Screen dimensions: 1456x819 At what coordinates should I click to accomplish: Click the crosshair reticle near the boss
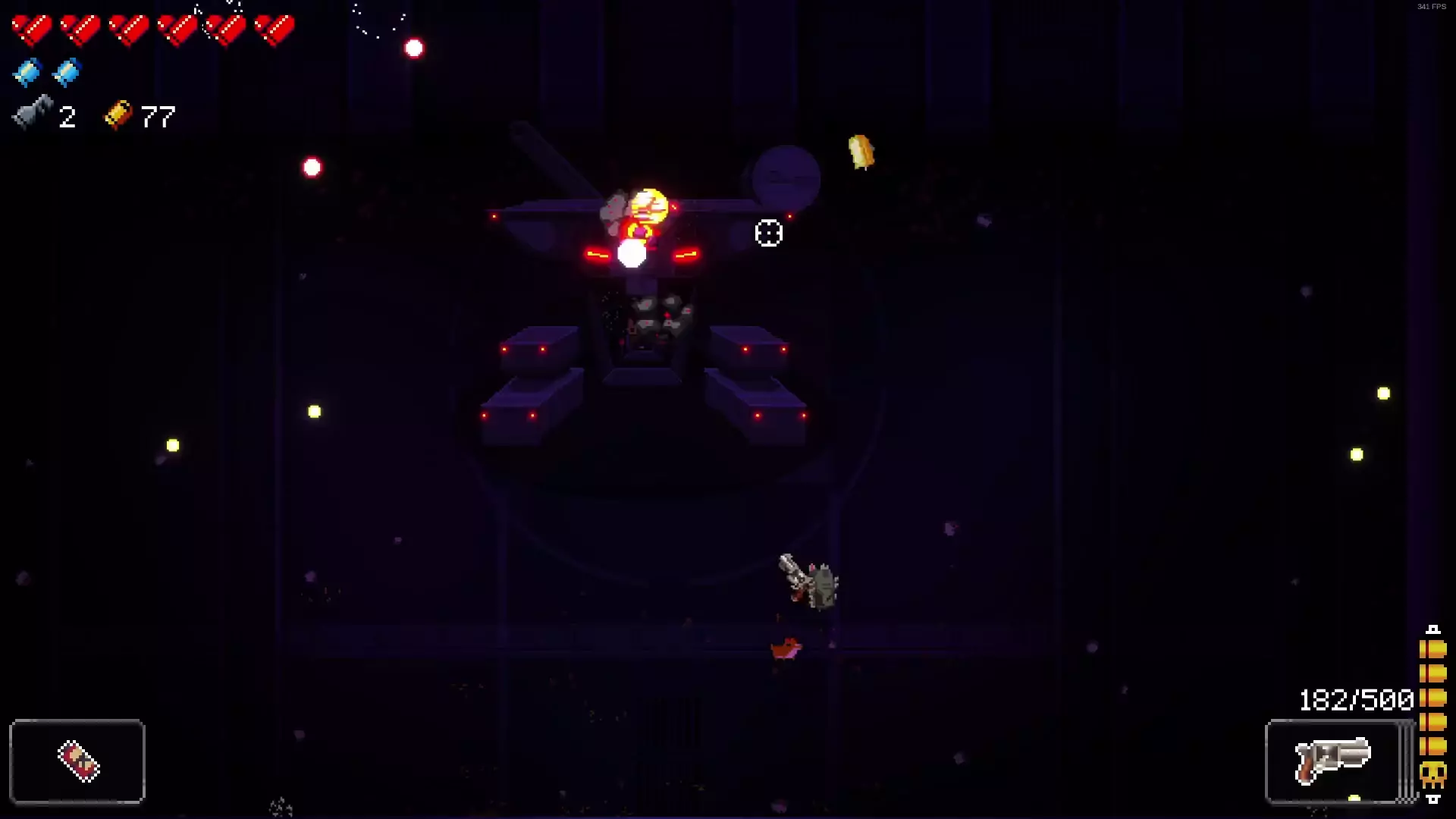(x=769, y=234)
